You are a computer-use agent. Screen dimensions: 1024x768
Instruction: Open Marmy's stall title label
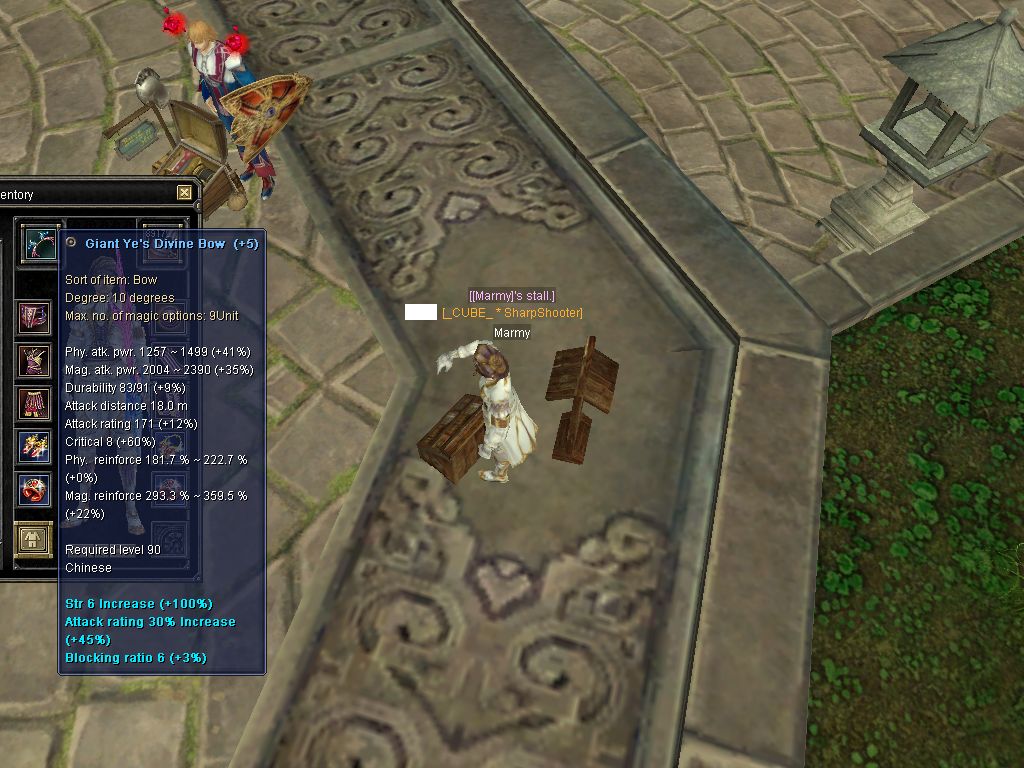(511, 295)
